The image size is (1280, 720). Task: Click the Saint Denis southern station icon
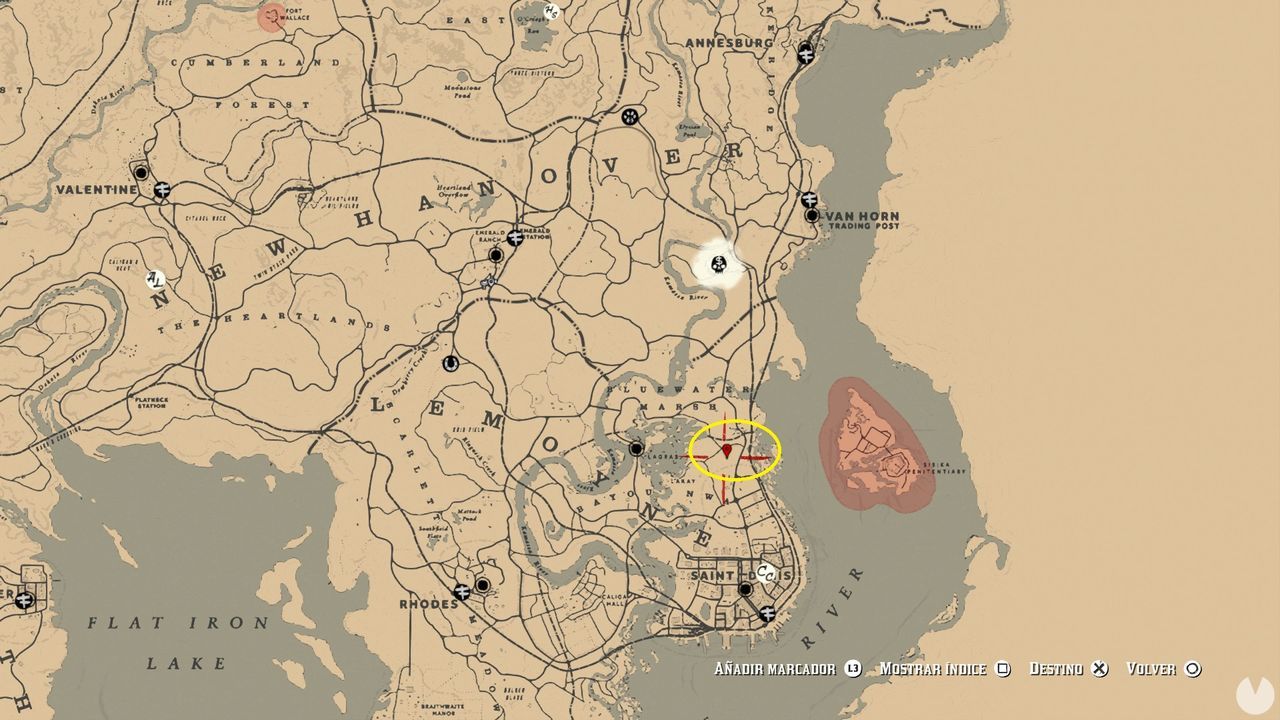click(x=767, y=614)
